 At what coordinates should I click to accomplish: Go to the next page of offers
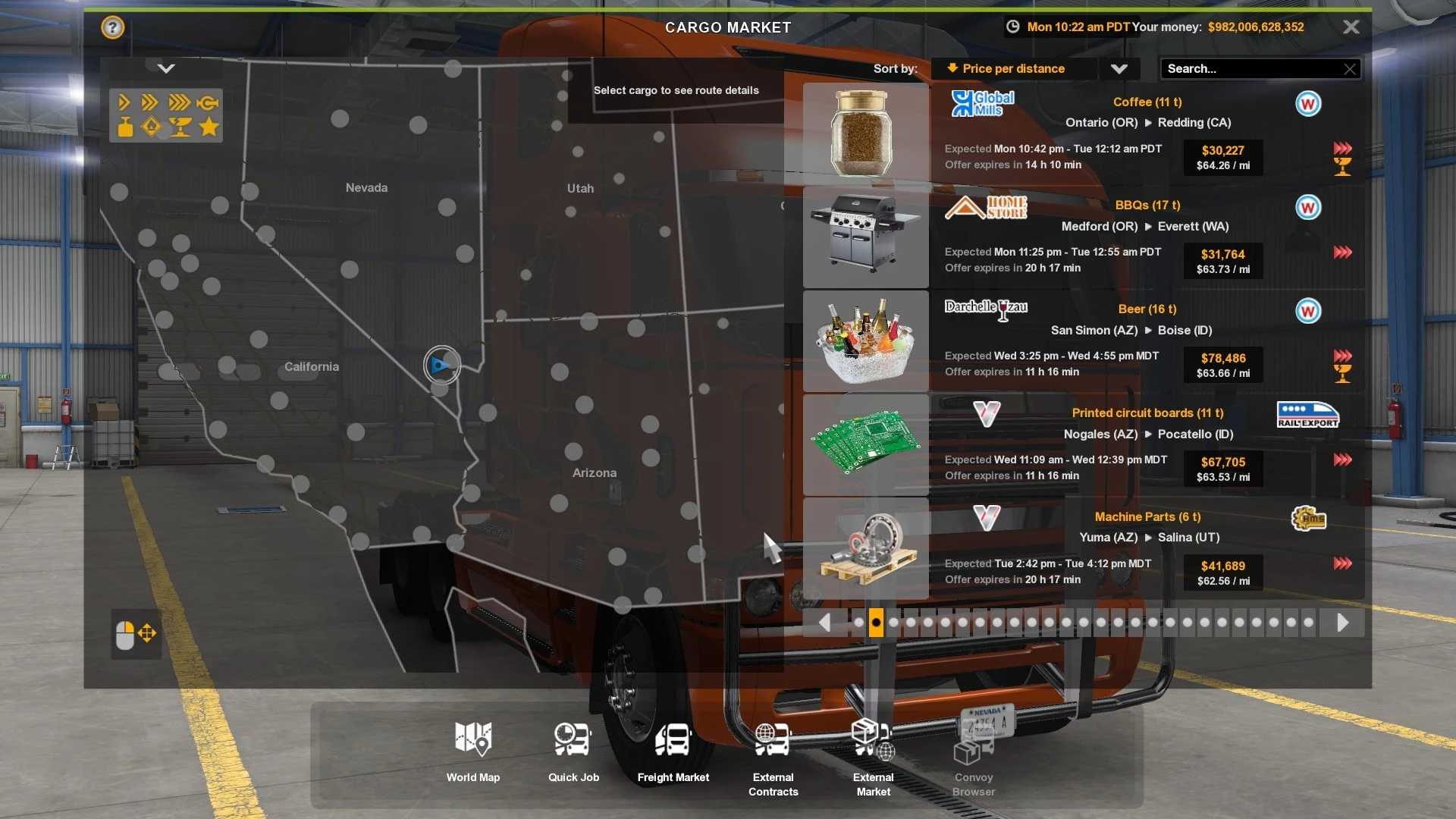coord(1342,623)
